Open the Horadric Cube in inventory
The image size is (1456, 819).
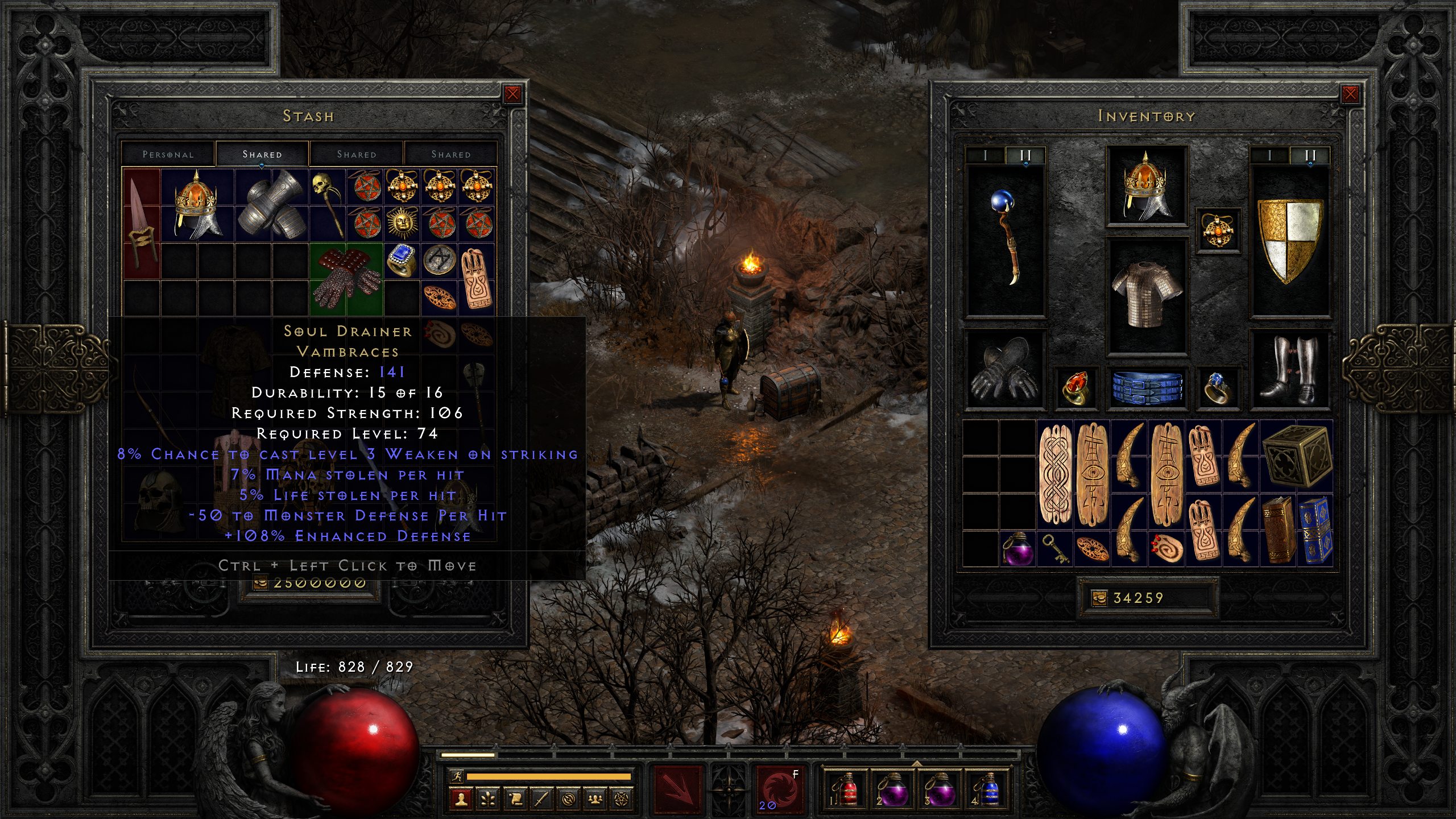[1297, 456]
